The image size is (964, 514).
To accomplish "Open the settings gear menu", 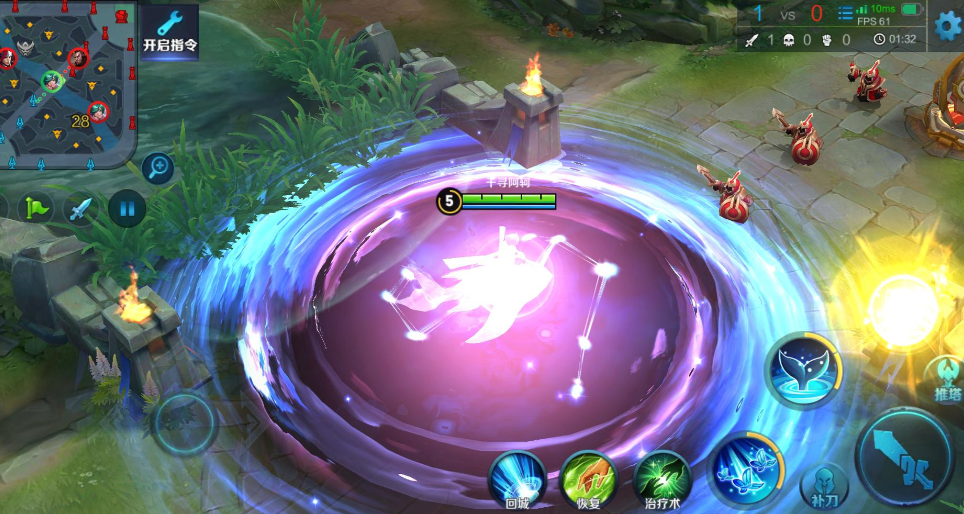I will (x=946, y=25).
